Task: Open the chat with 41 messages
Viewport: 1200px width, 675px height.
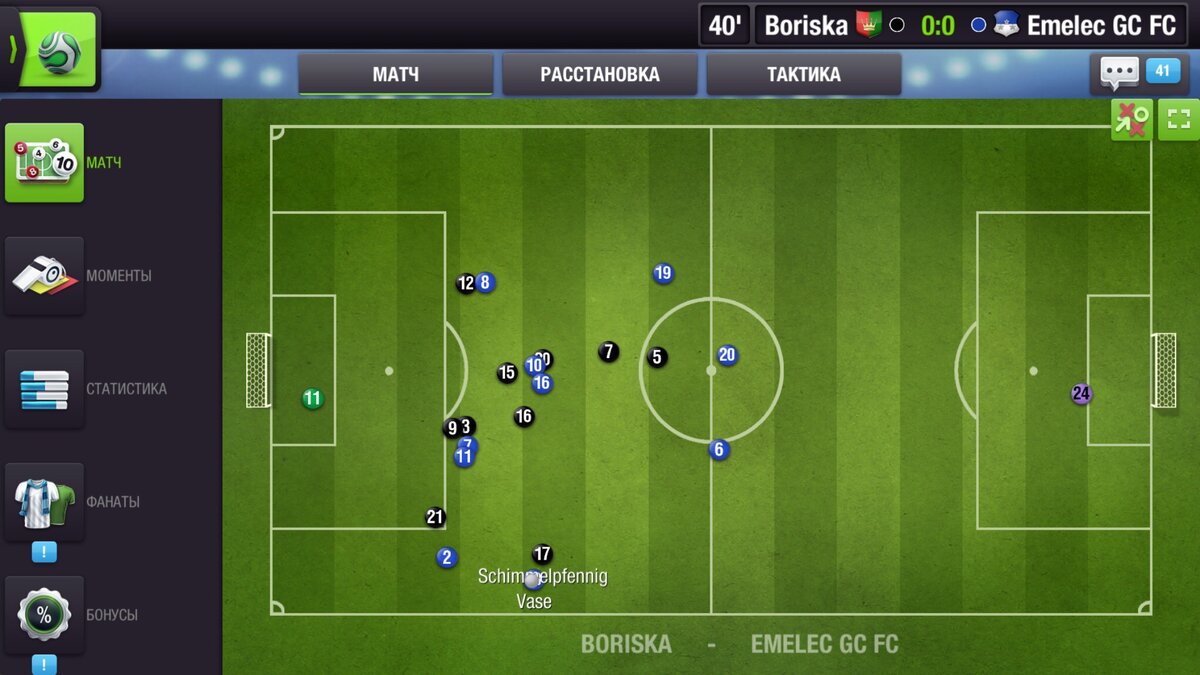Action: click(x=1134, y=72)
